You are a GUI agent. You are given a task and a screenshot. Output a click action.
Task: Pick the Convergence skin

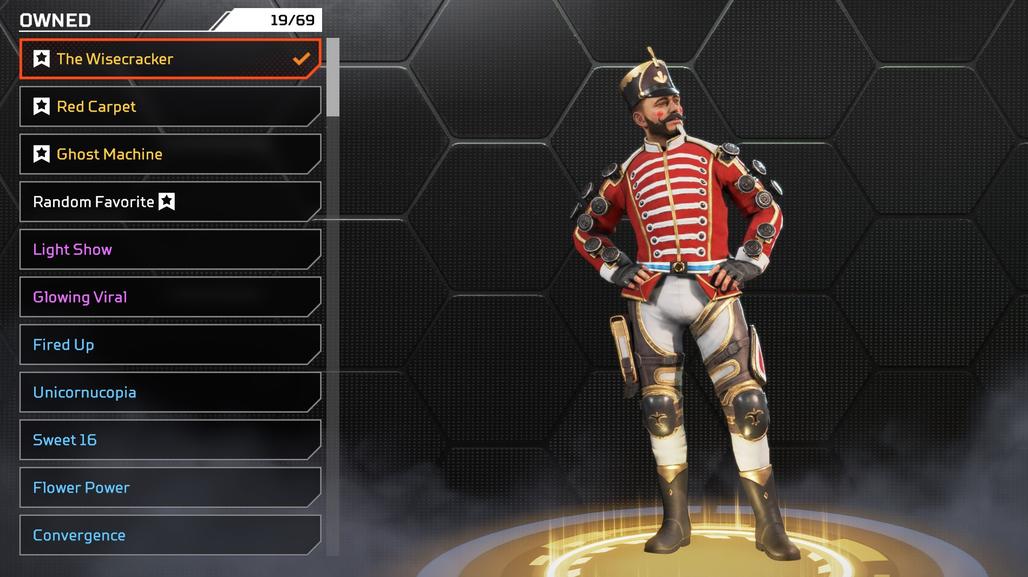click(170, 535)
